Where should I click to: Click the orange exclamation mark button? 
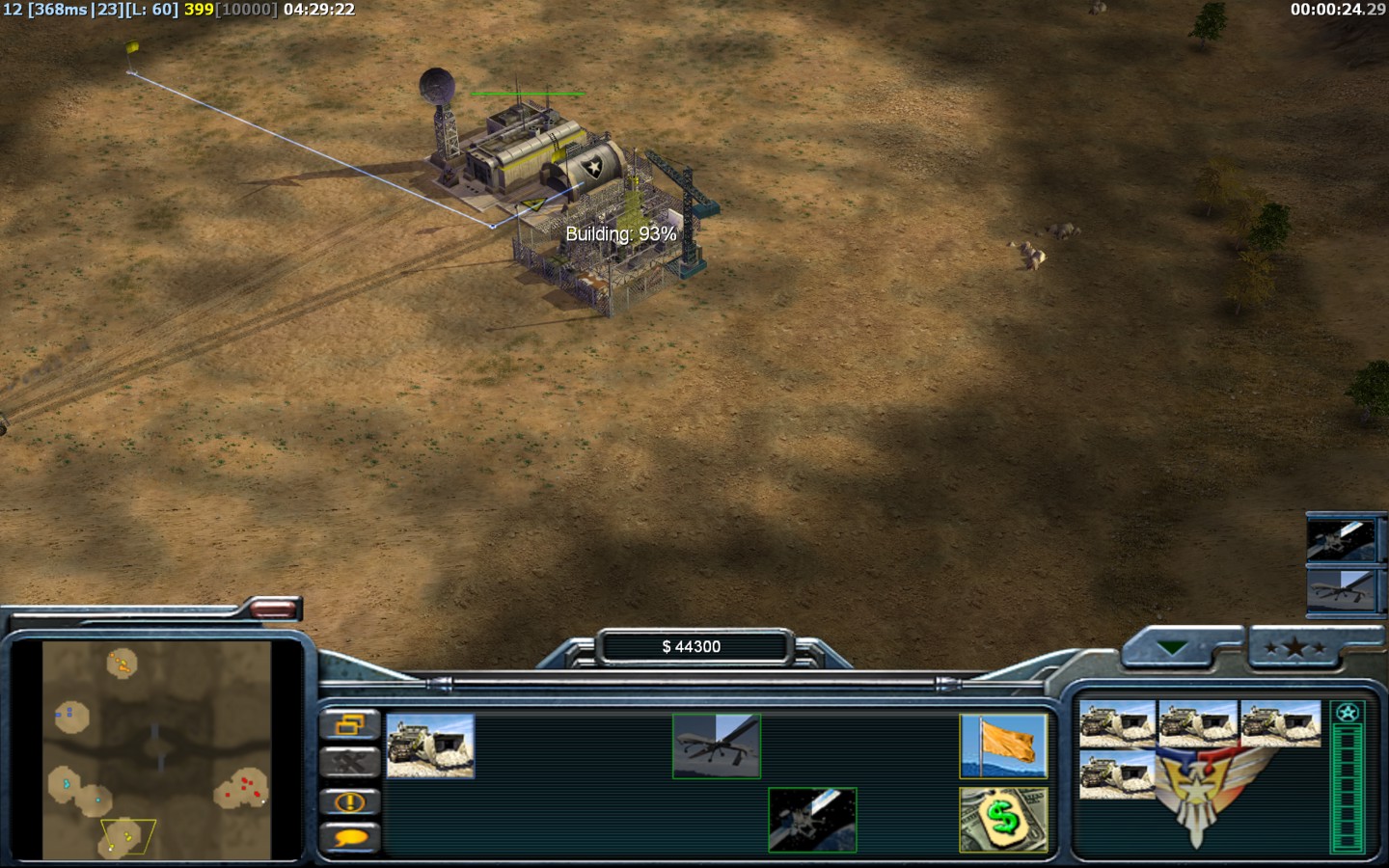click(349, 801)
